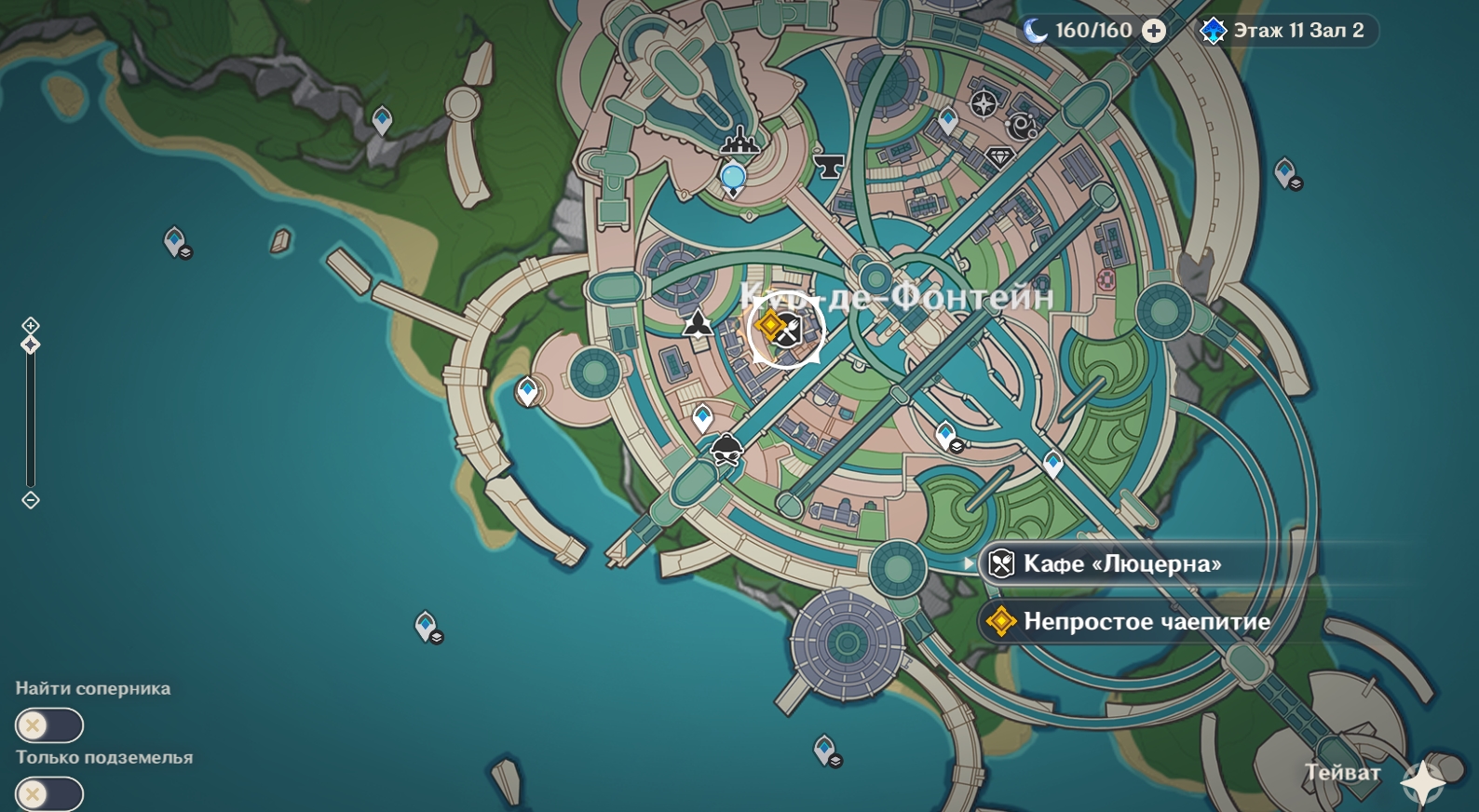
Task: Select the black triangle map marker
Action: click(698, 324)
